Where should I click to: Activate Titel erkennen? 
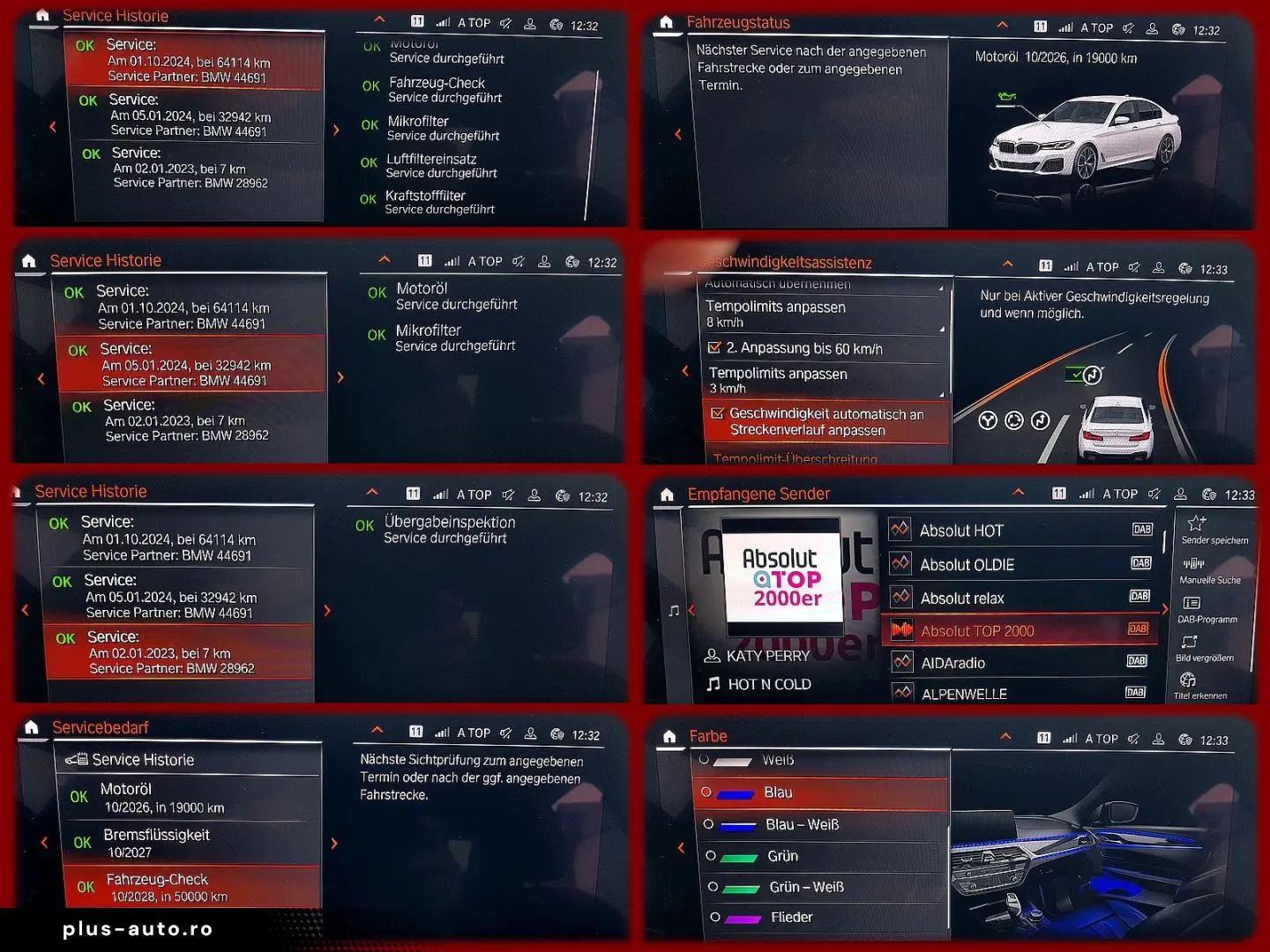point(1199,687)
